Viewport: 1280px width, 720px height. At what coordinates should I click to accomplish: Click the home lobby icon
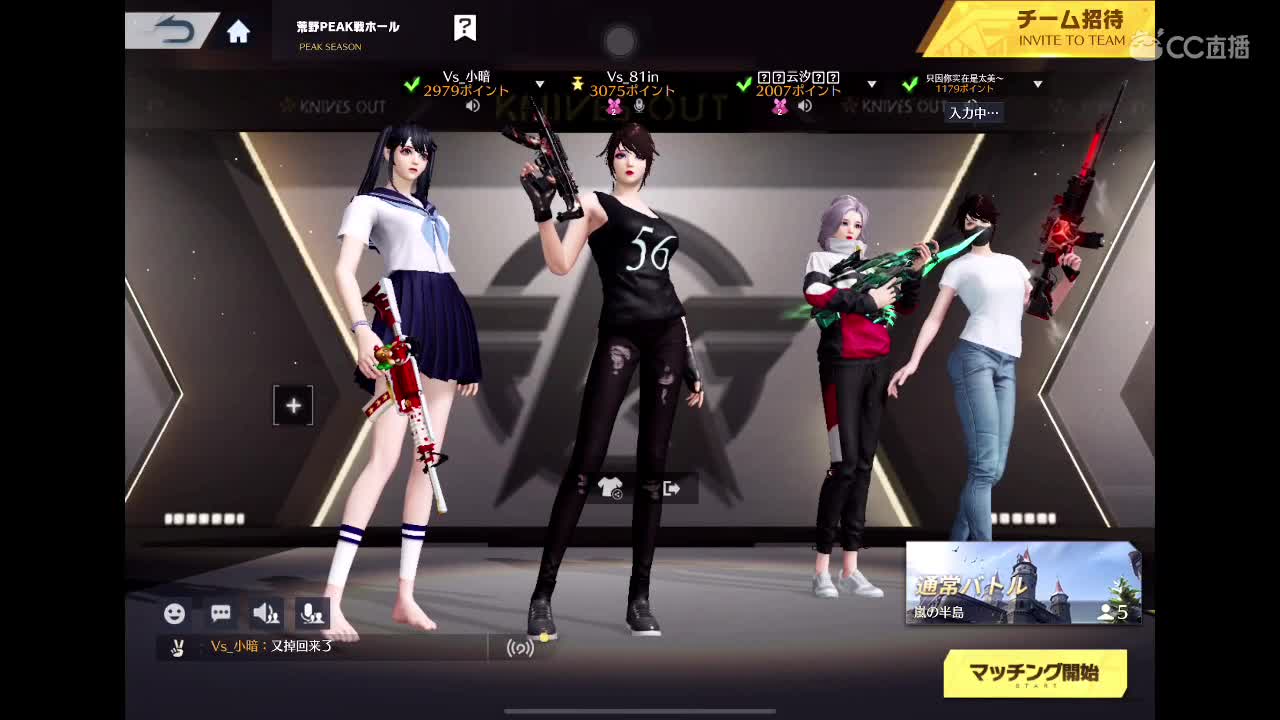coord(236,31)
